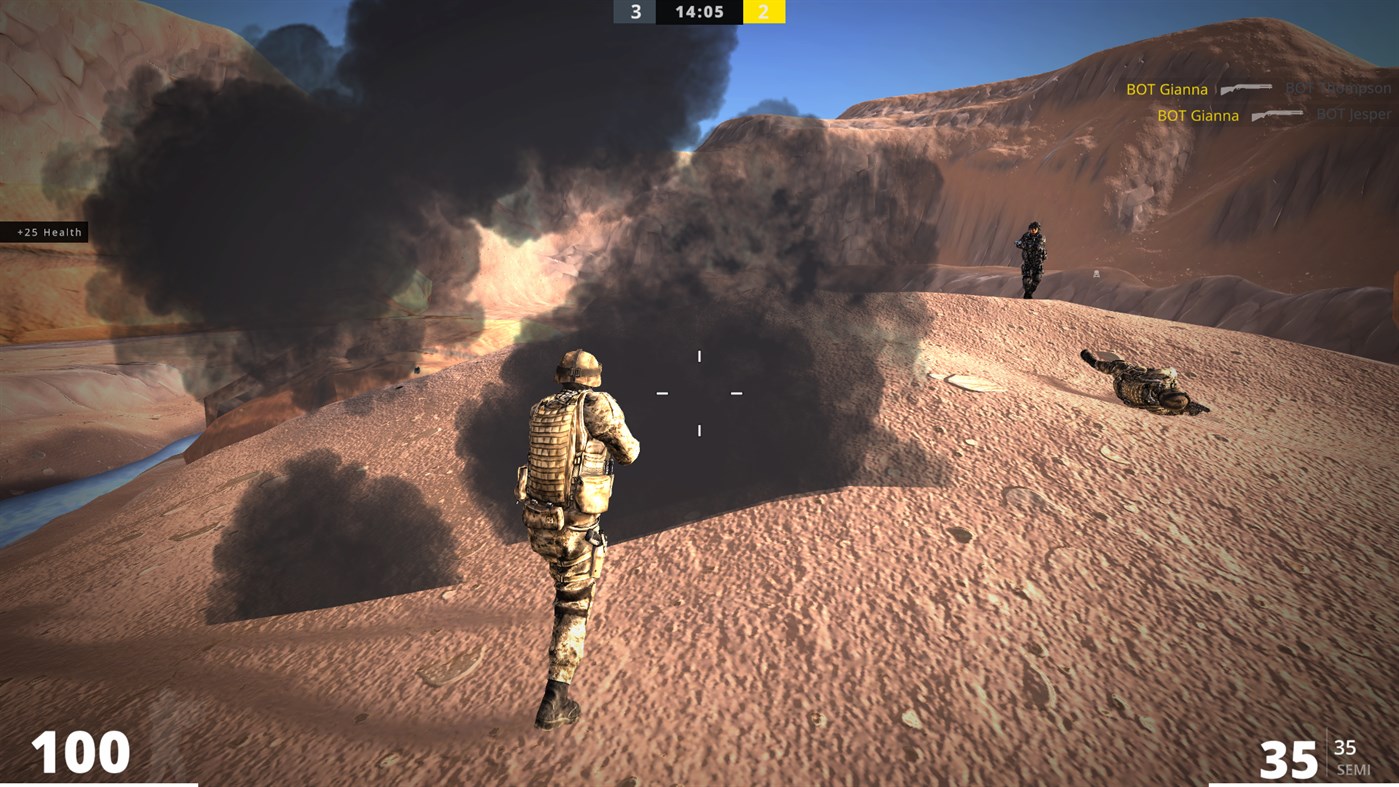Click the shotgun icon beside BOT Jesper's kill entry
The height and width of the screenshot is (787, 1399).
(x=1277, y=114)
